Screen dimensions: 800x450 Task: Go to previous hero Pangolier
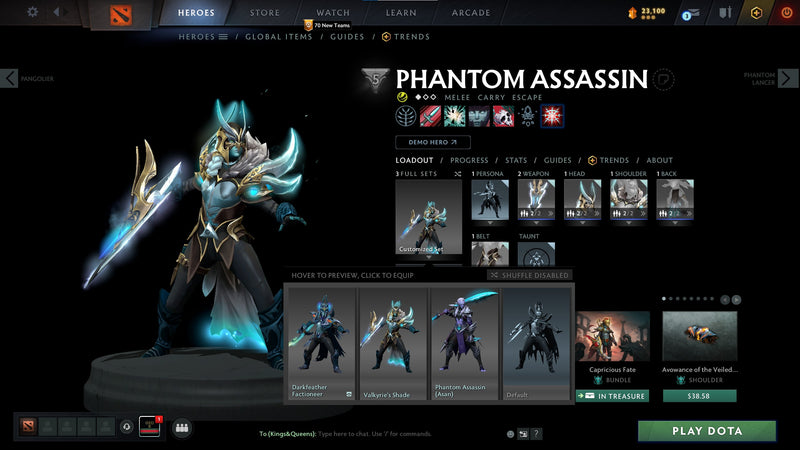[x=10, y=78]
